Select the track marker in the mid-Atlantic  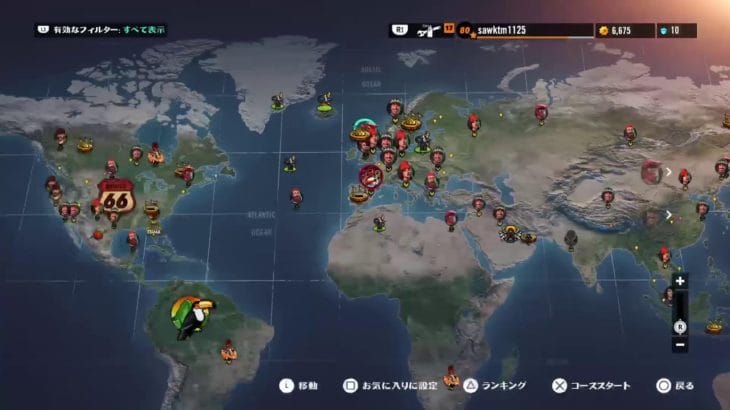[x=296, y=197]
